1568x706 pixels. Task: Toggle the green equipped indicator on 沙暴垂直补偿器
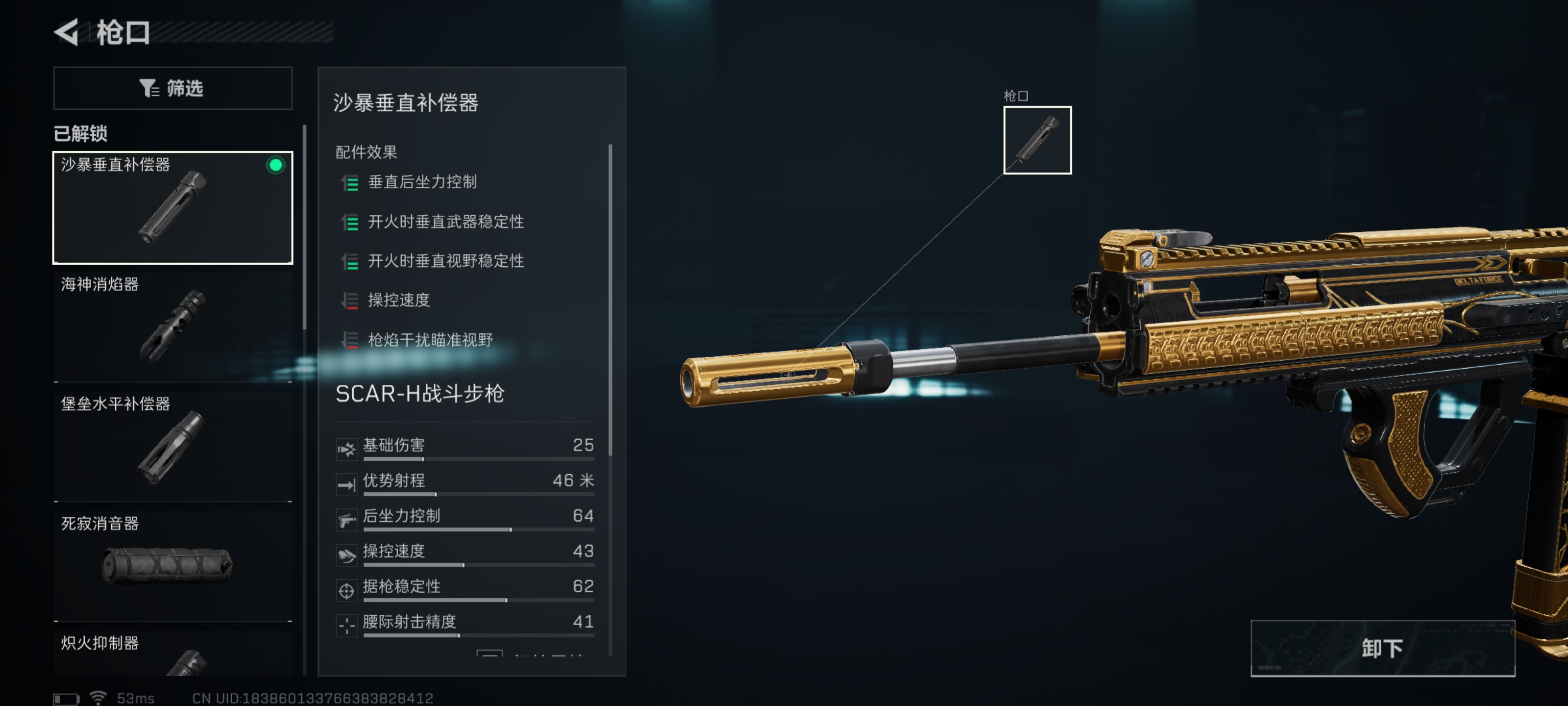coord(276,164)
